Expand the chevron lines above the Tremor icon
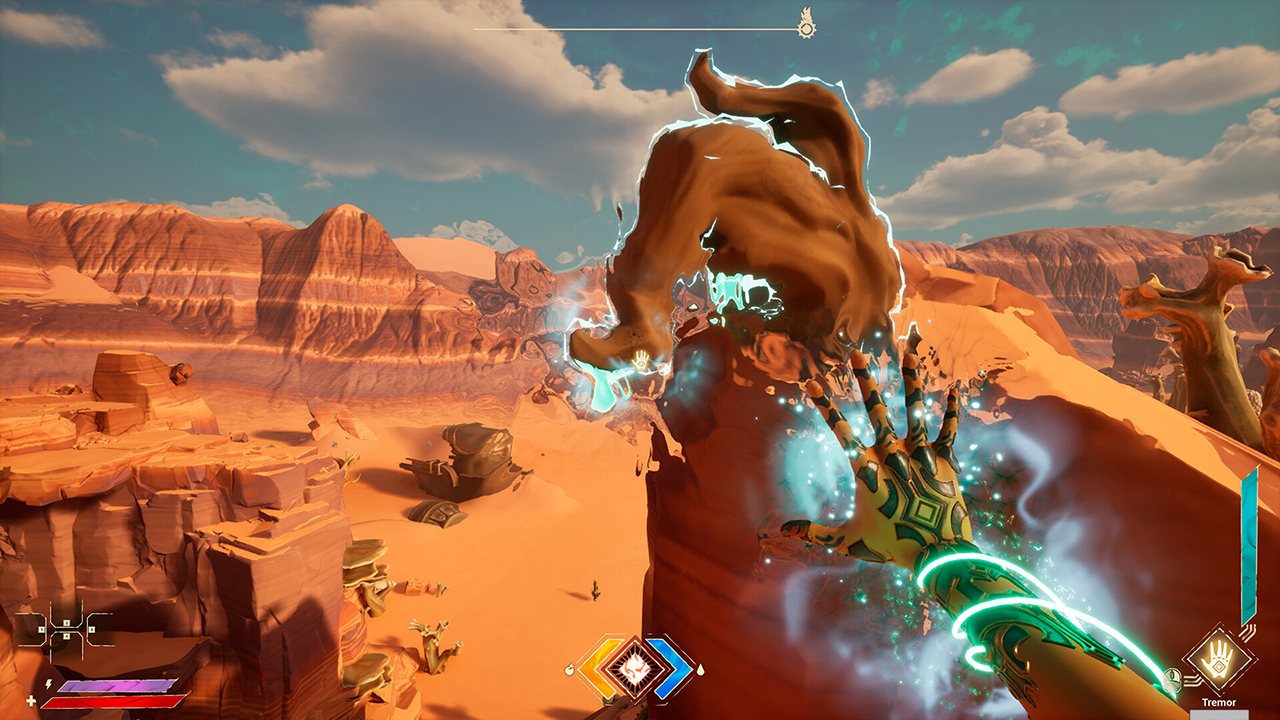The width and height of the screenshot is (1280, 720). click(x=1248, y=631)
